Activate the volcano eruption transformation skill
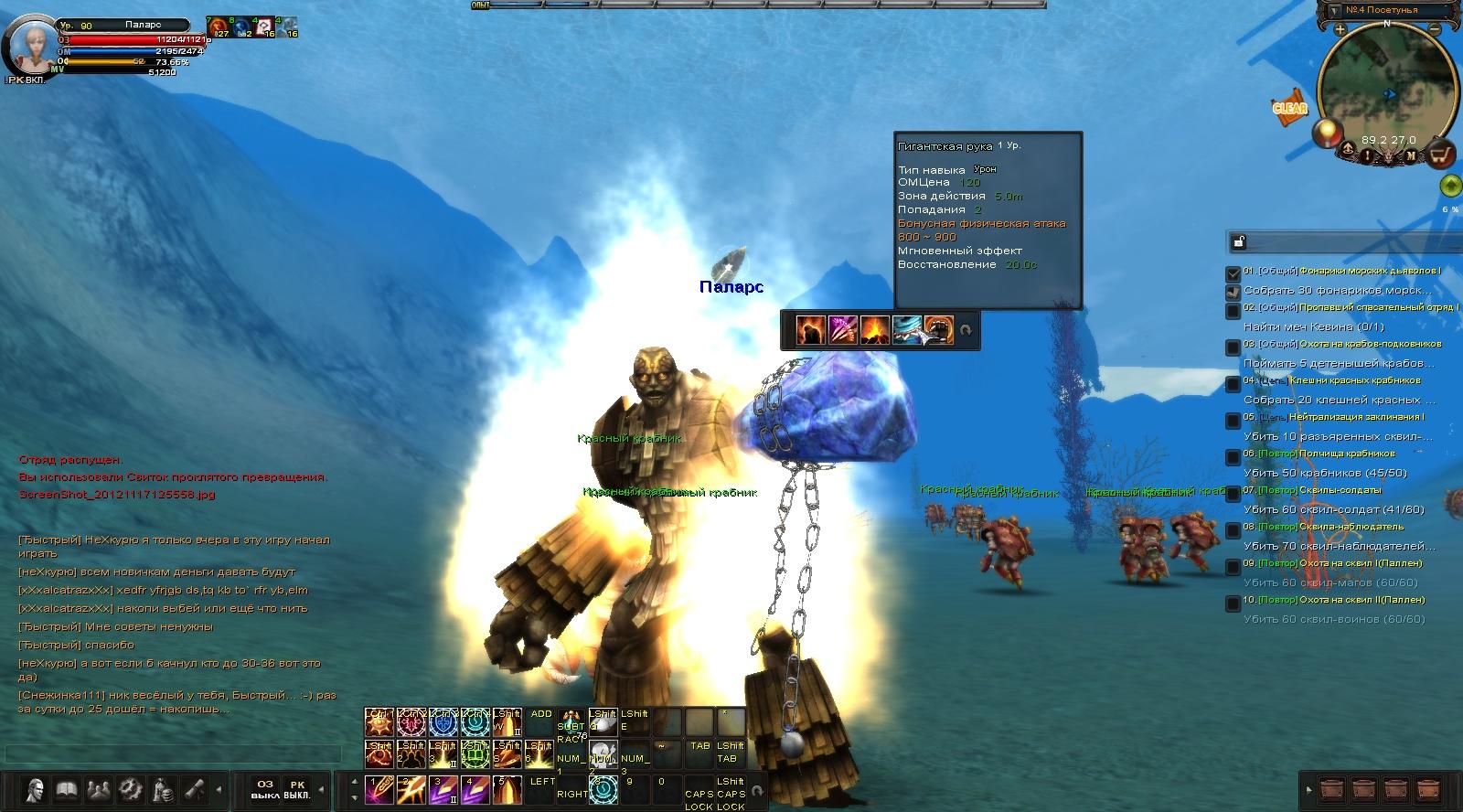 [x=873, y=329]
